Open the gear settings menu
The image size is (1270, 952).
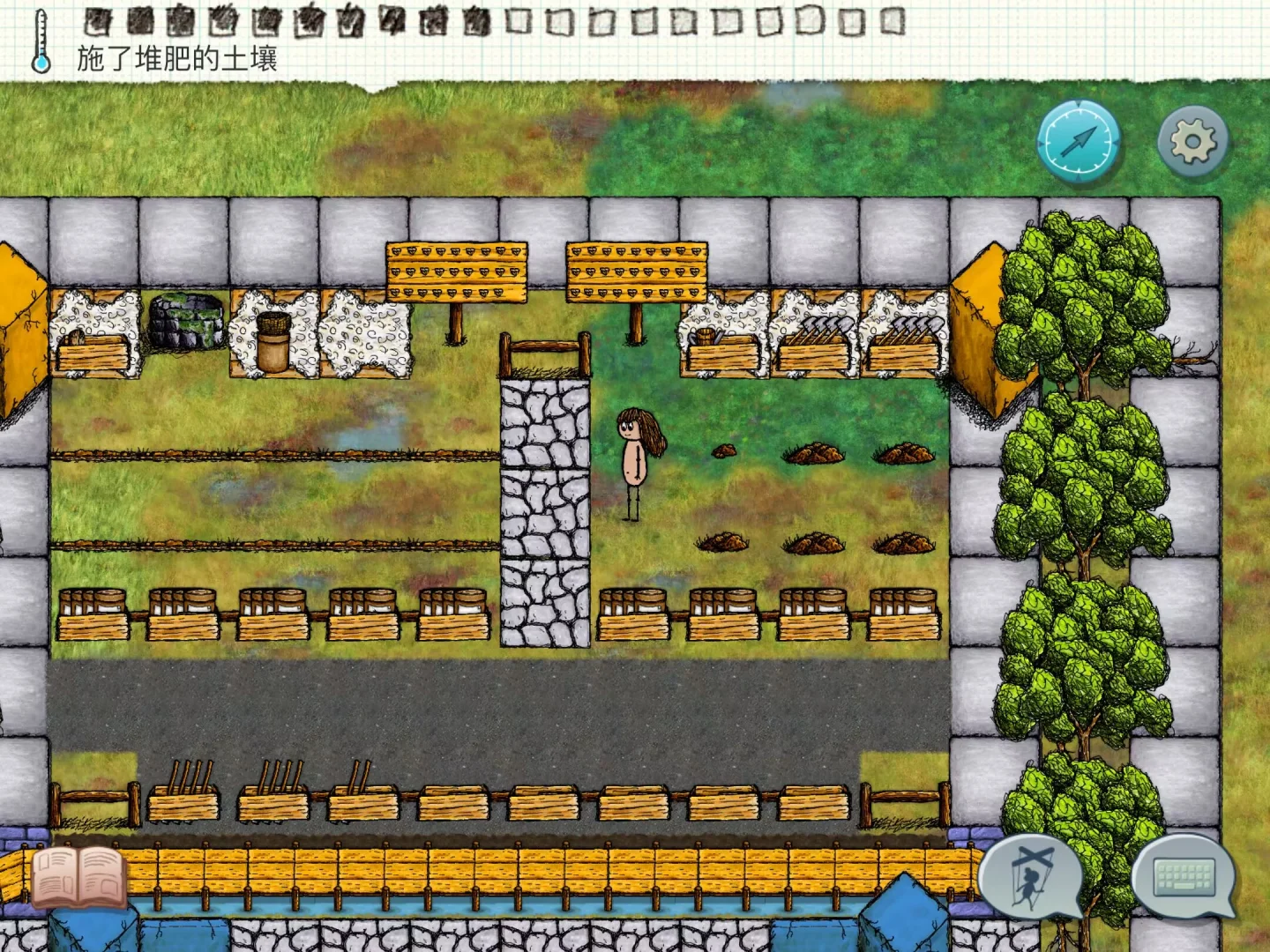click(x=1192, y=141)
